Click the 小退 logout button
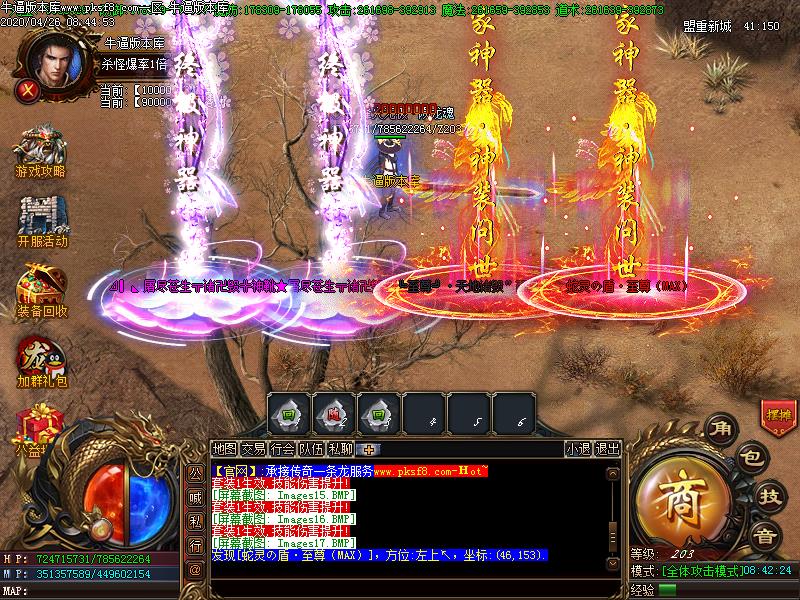This screenshot has width=800, height=600. tap(578, 449)
